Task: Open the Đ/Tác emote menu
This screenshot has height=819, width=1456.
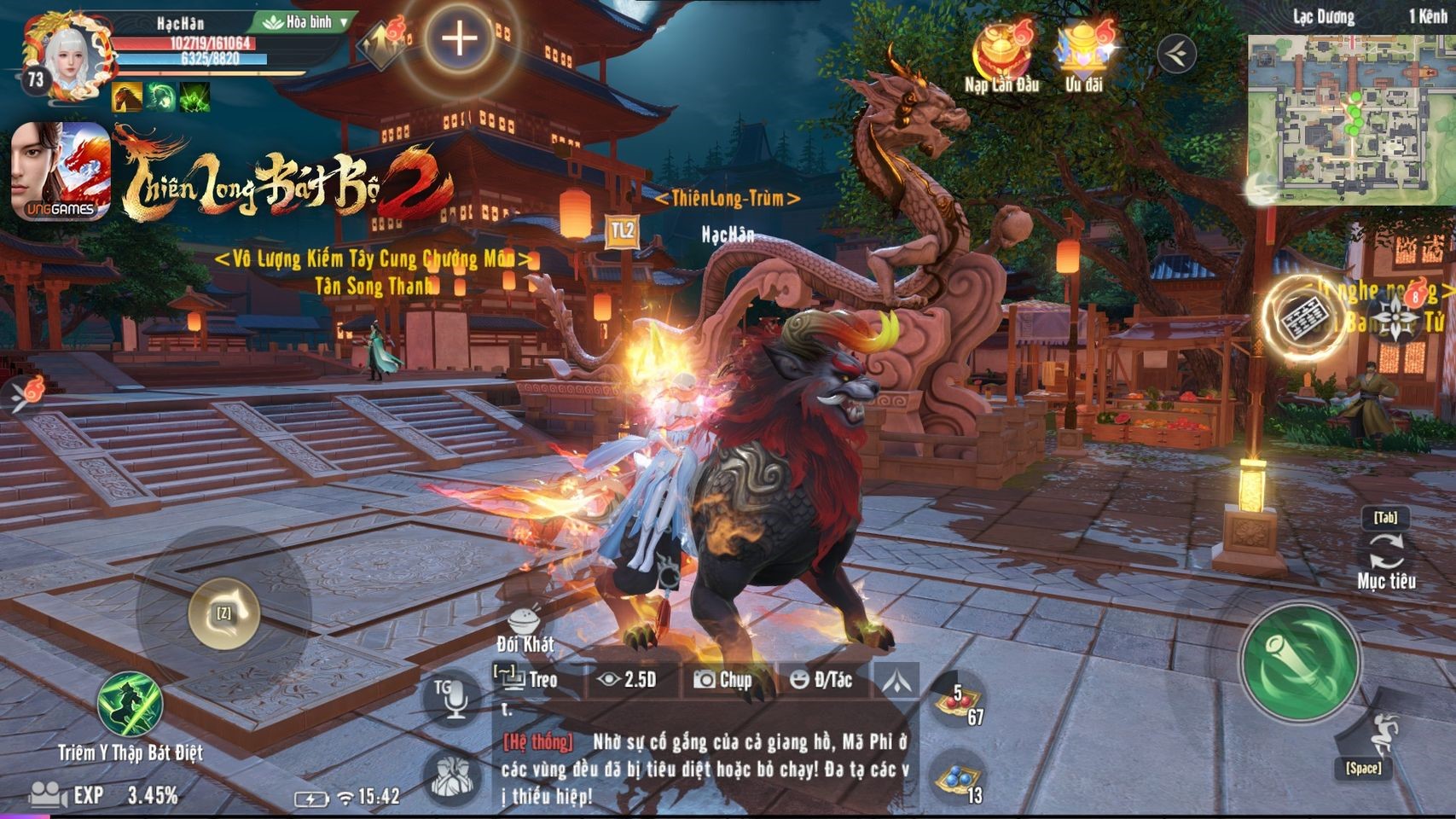Action: click(822, 679)
